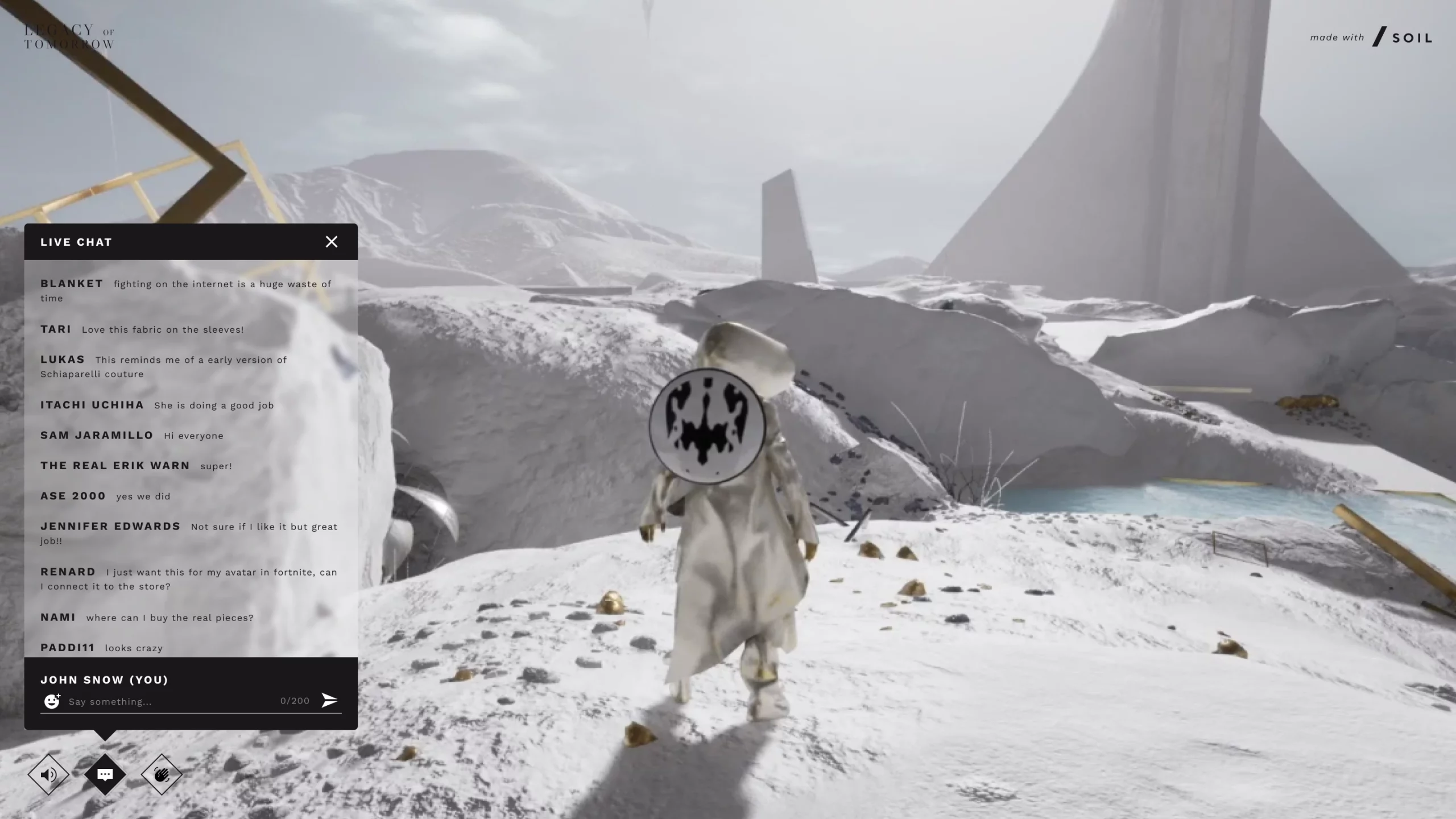
Task: Activate the clapping hands reaction button
Action: tap(162, 774)
